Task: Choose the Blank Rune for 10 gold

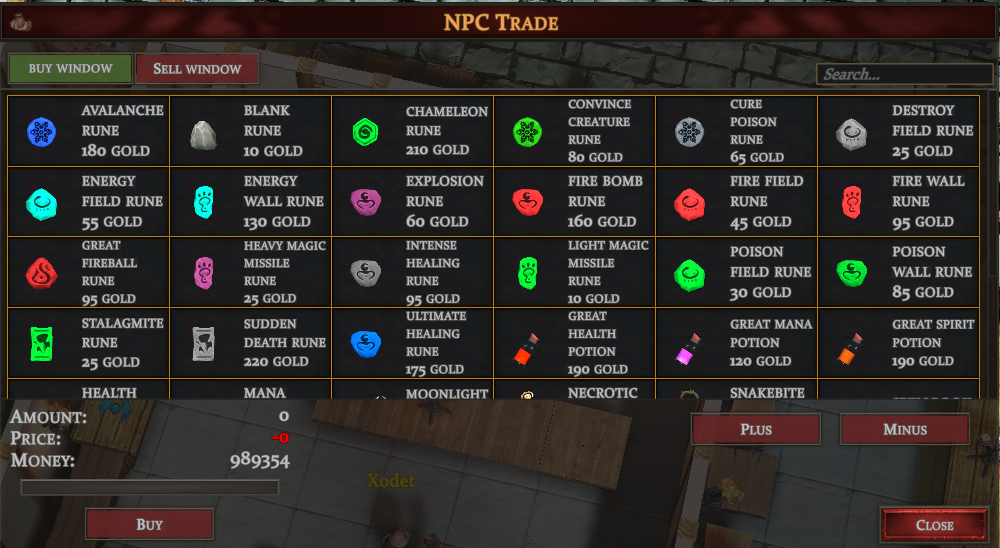Action: coord(250,131)
